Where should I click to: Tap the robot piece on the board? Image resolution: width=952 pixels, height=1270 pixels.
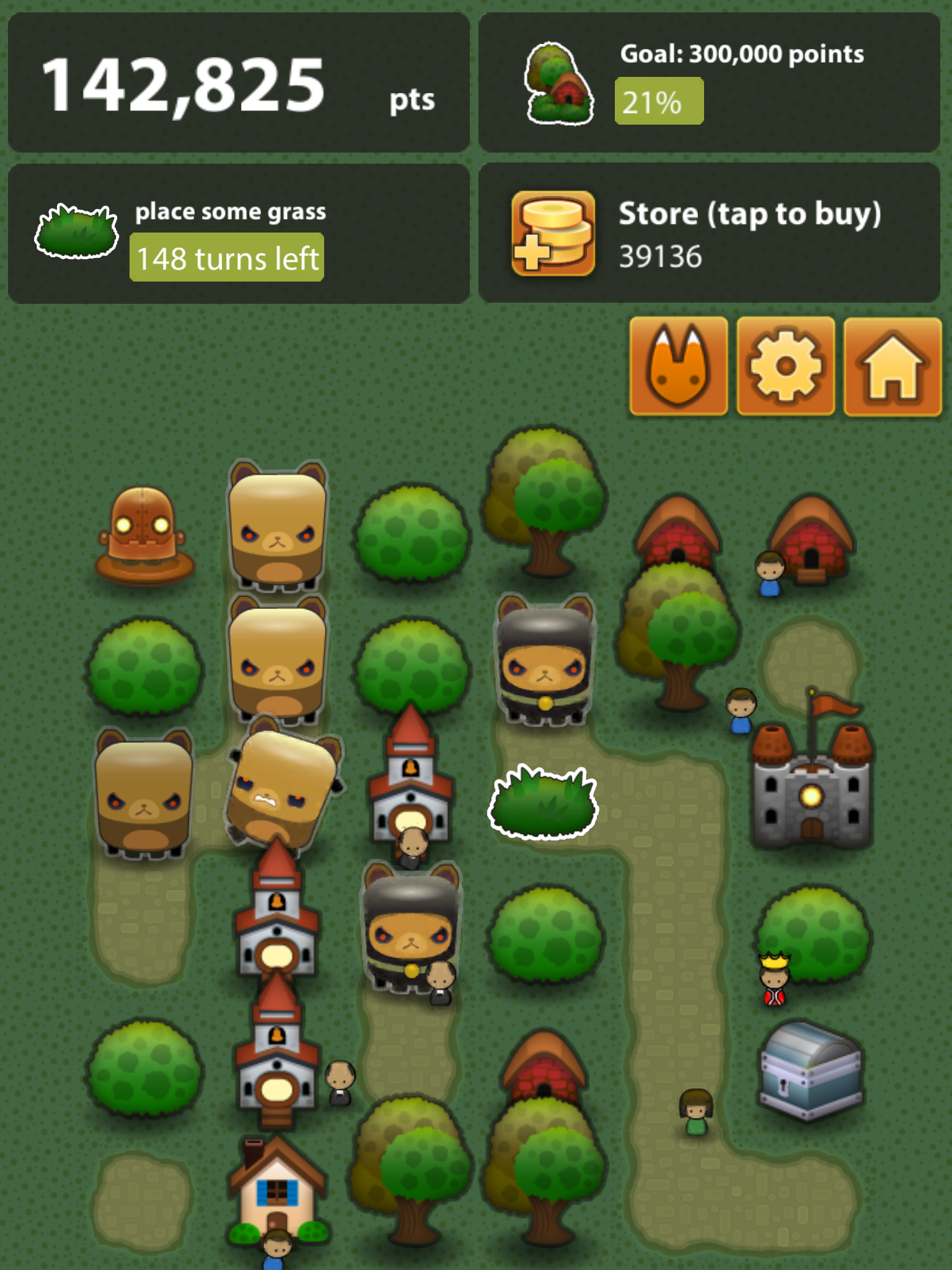[143, 540]
